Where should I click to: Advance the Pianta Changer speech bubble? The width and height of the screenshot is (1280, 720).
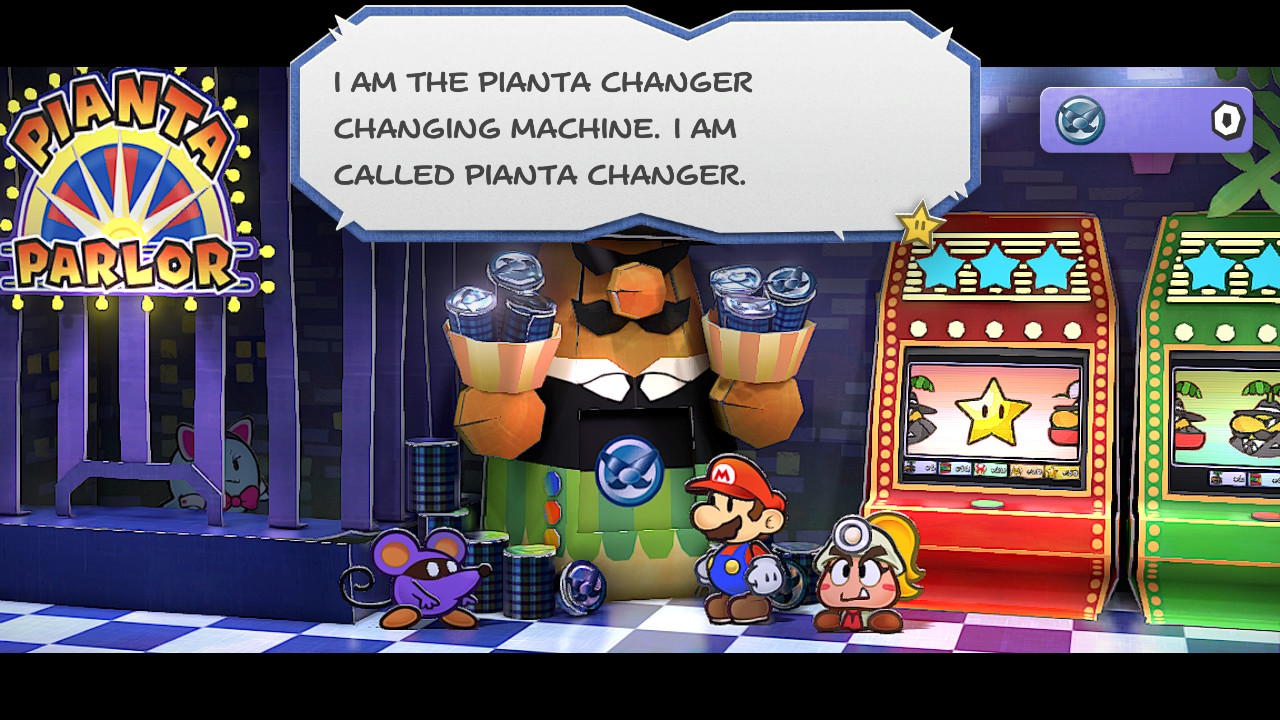(634, 126)
